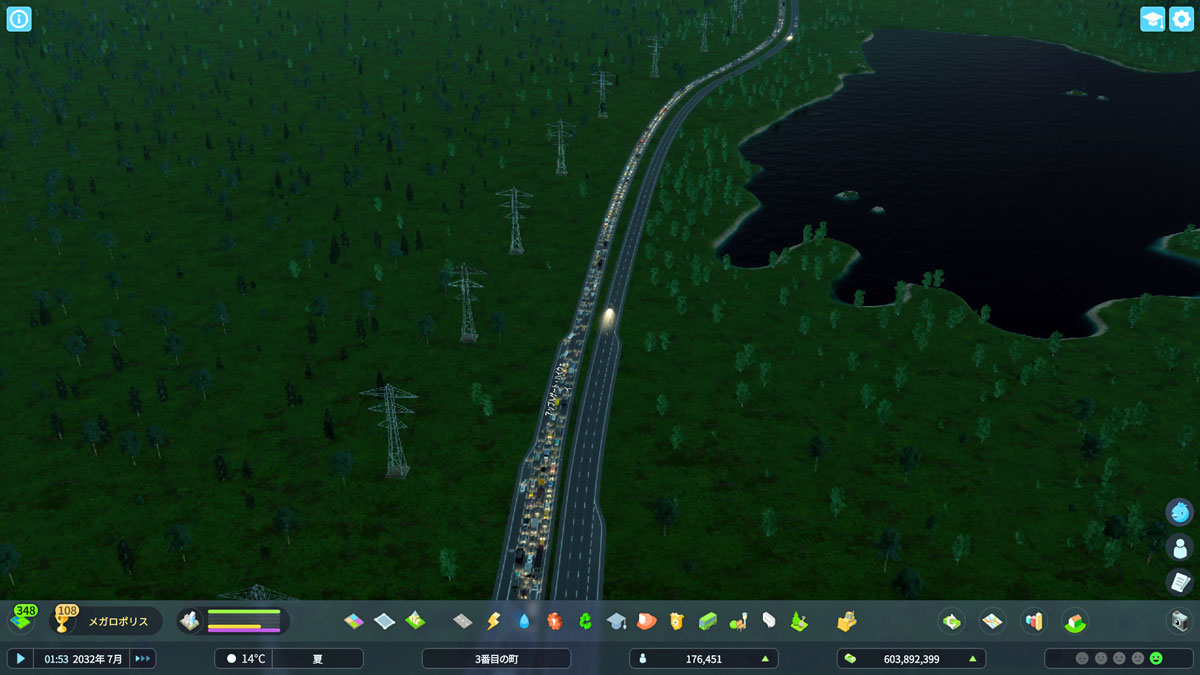Show the zone demand bars panel
This screenshot has height=675, width=1200.
[x=233, y=621]
